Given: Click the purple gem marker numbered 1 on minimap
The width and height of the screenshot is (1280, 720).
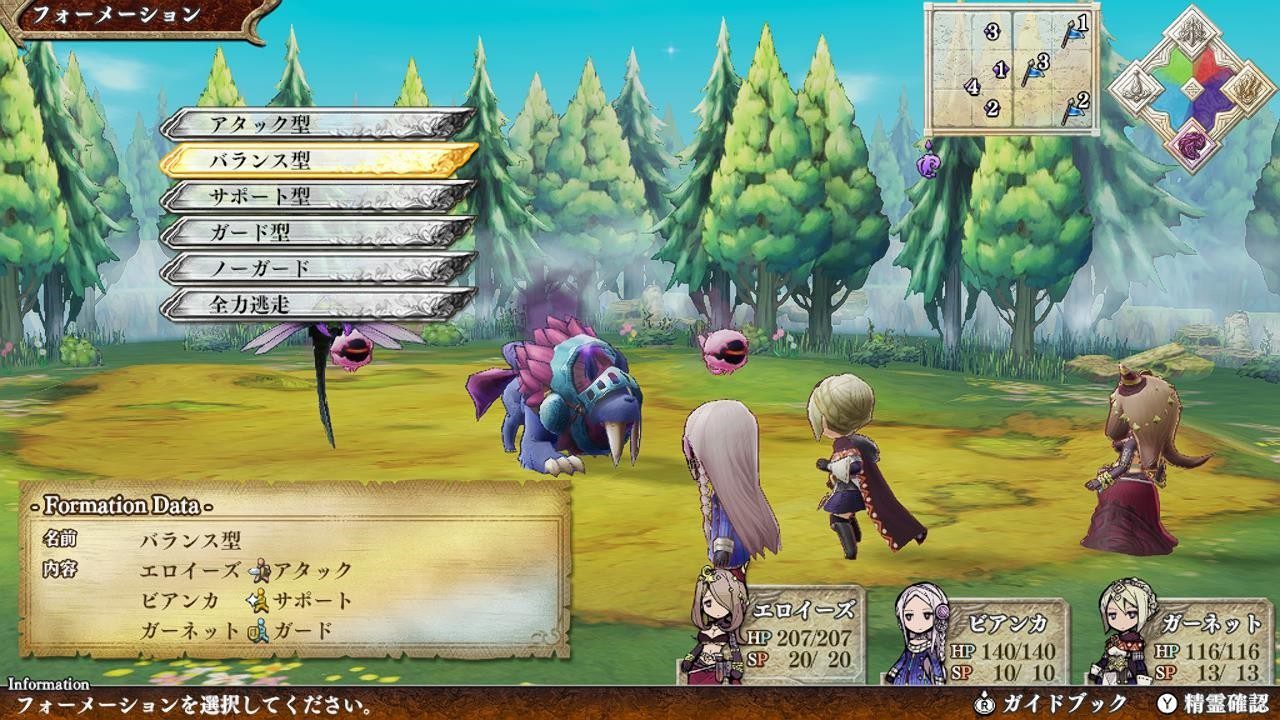Looking at the screenshot, I should pyautogui.click(x=1000, y=68).
